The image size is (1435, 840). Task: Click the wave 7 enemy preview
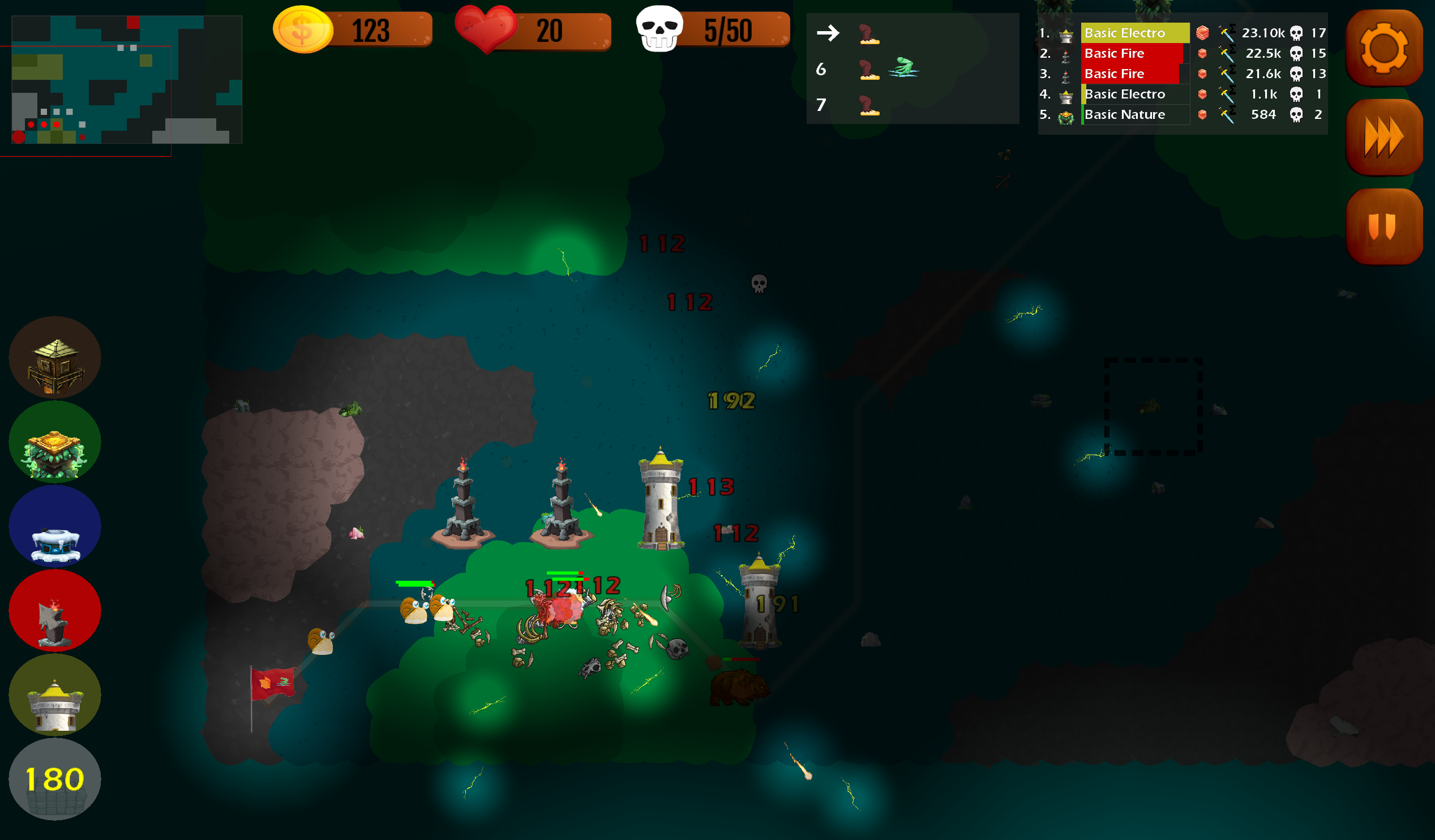pos(871,105)
